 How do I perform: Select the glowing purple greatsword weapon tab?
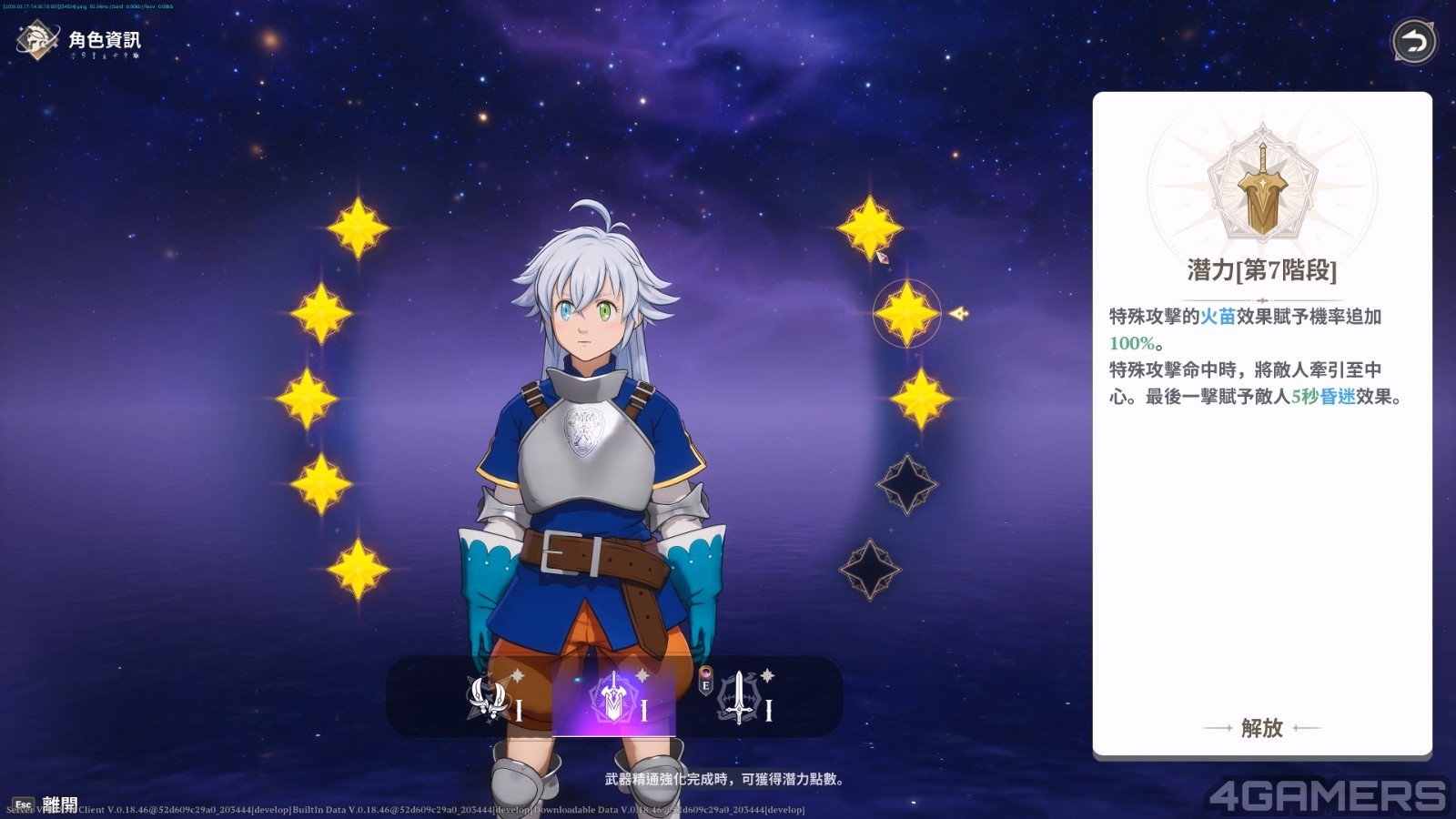614,699
